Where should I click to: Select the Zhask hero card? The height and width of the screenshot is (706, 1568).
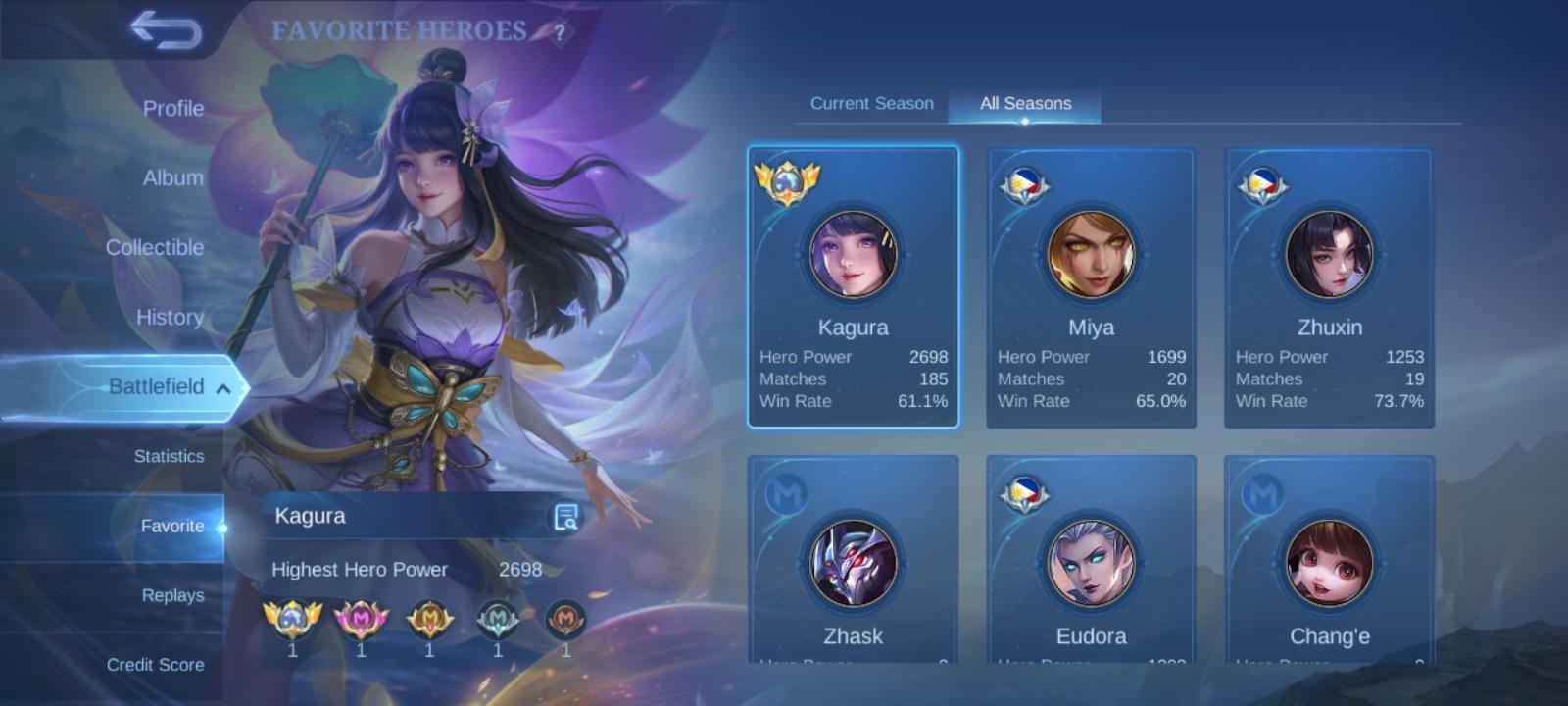pyautogui.click(x=853, y=564)
